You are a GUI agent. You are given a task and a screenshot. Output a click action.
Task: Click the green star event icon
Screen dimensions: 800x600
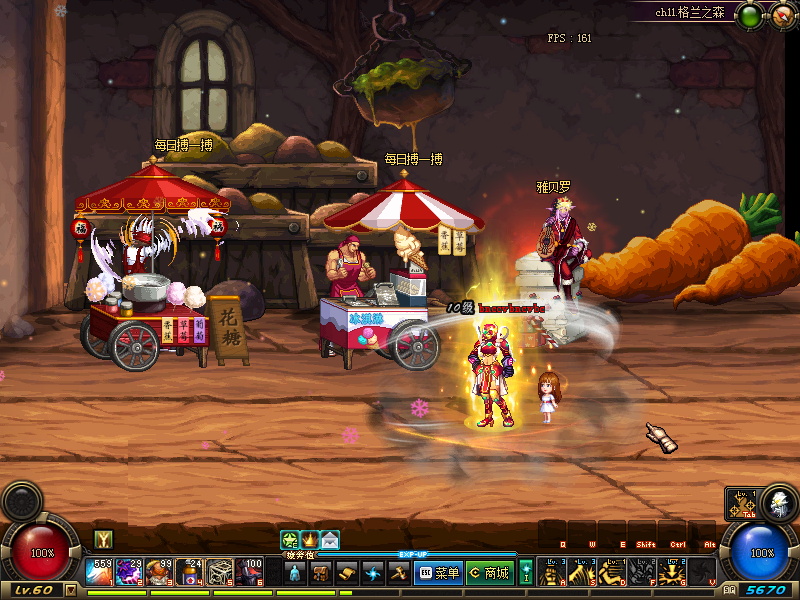(290, 540)
